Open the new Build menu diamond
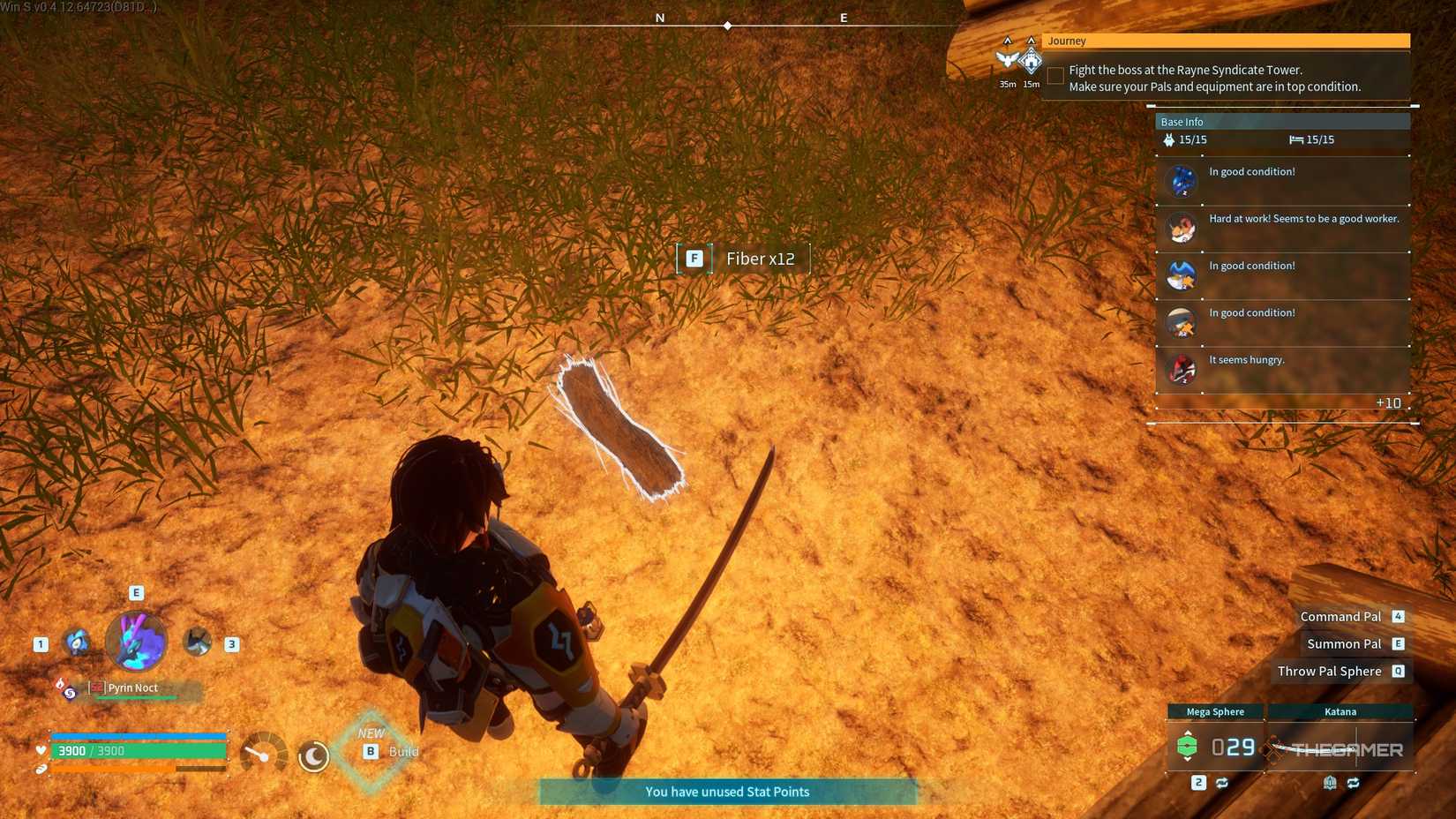1456x819 pixels. click(x=372, y=750)
